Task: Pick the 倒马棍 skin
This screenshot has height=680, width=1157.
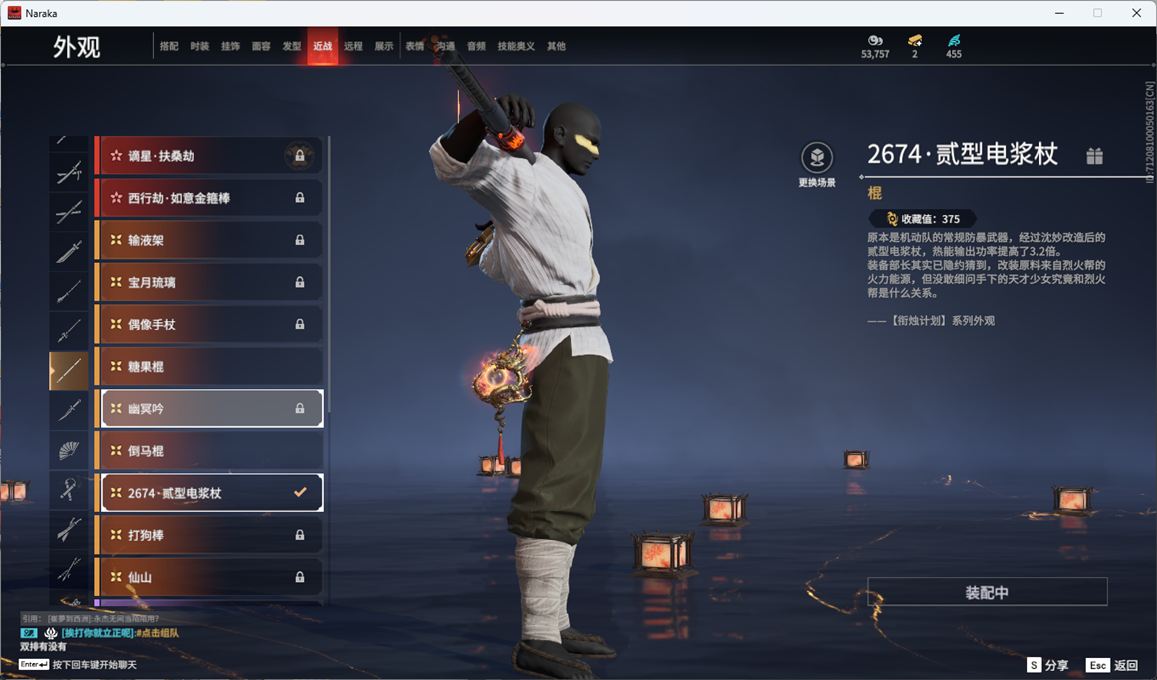Action: 208,451
